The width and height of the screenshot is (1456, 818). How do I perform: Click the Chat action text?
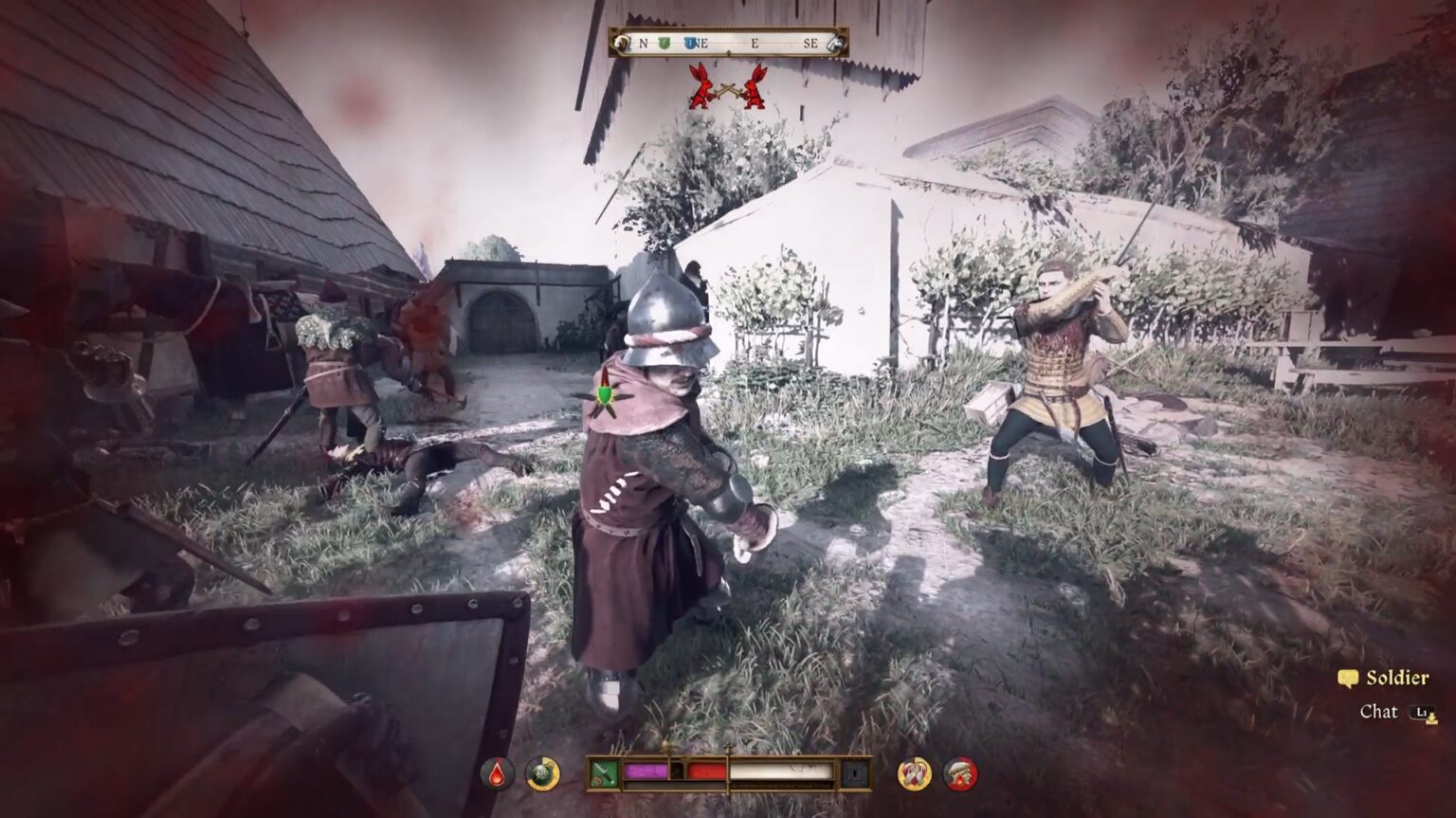pos(1381,712)
